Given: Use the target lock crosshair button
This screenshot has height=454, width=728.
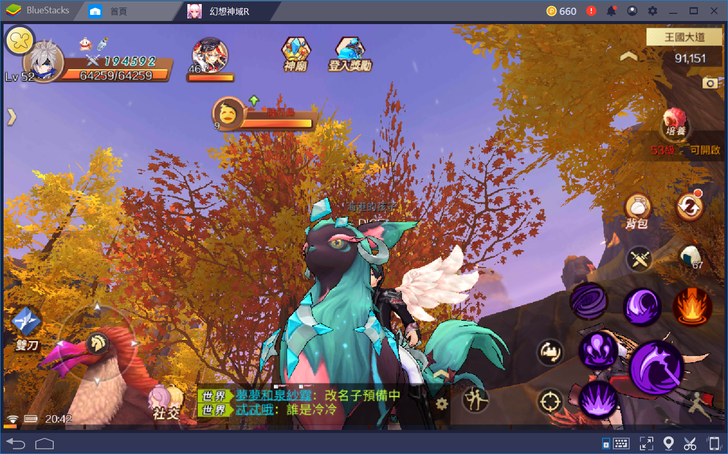Looking at the screenshot, I should pyautogui.click(x=549, y=402).
